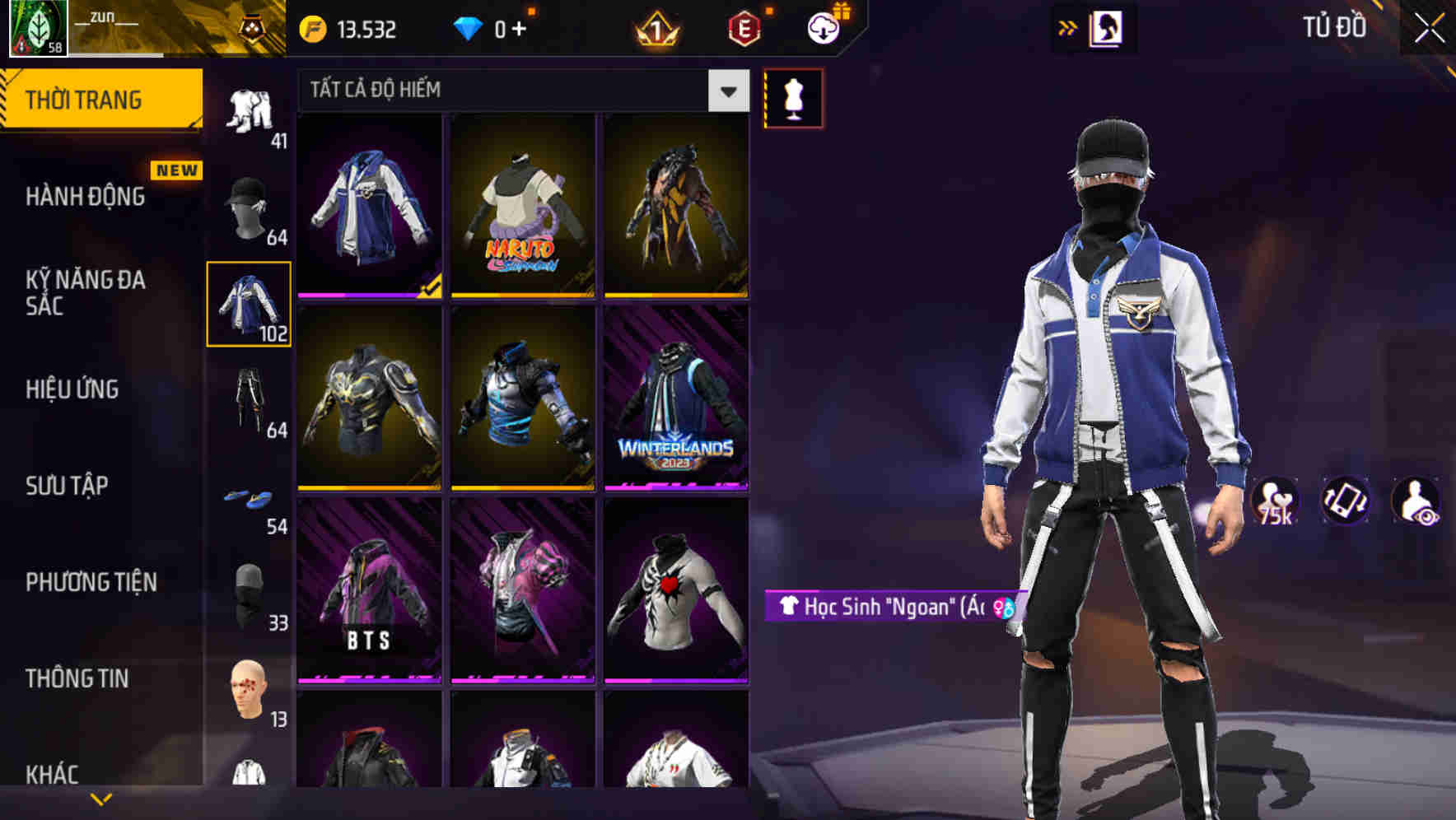This screenshot has height=820, width=1456.
Task: Expand the sidebar chevron below KHÁC
Action: point(99,798)
